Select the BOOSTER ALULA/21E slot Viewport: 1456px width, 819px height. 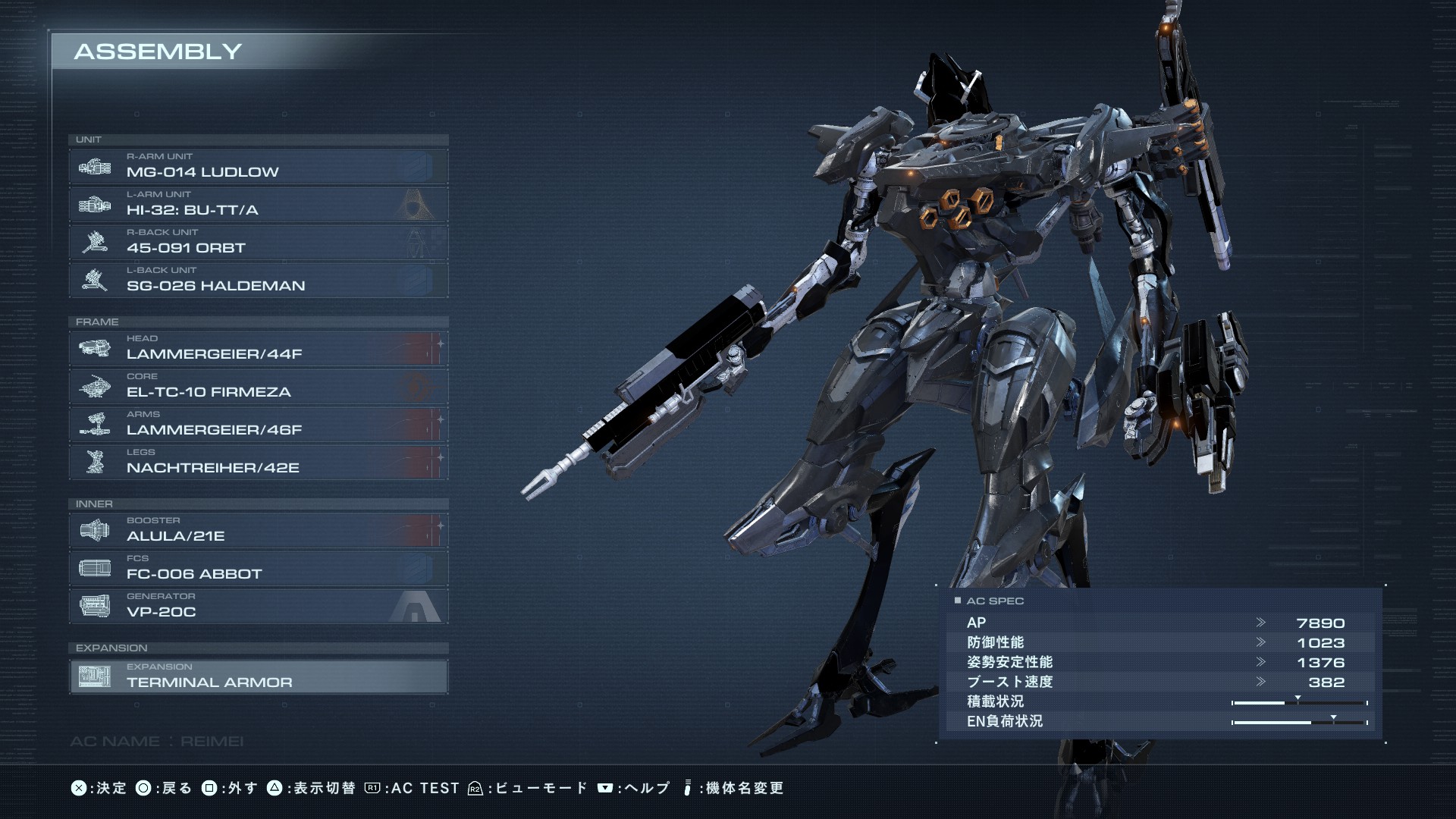pos(258,530)
